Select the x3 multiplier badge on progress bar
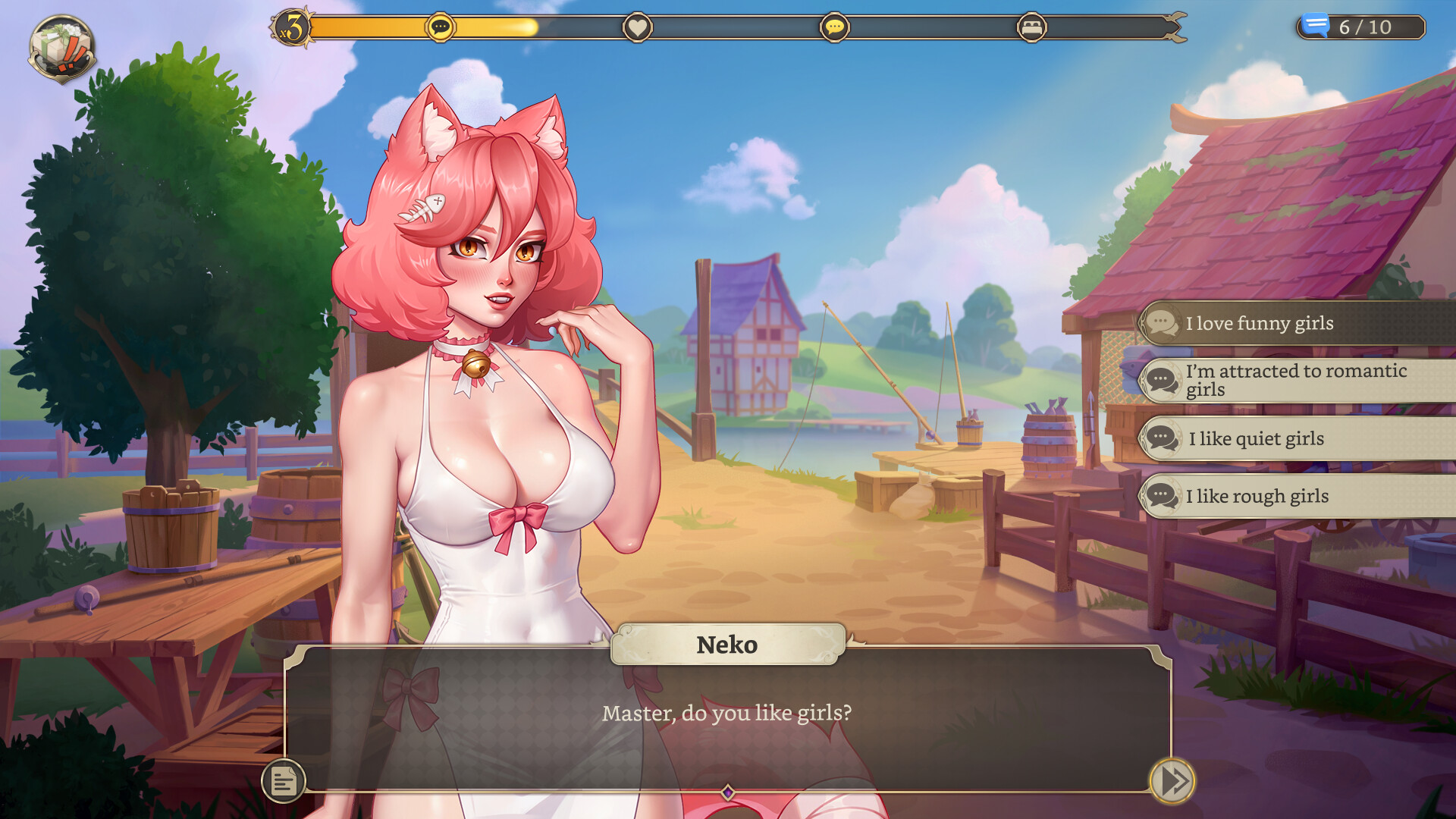Viewport: 1456px width, 819px height. point(292,27)
